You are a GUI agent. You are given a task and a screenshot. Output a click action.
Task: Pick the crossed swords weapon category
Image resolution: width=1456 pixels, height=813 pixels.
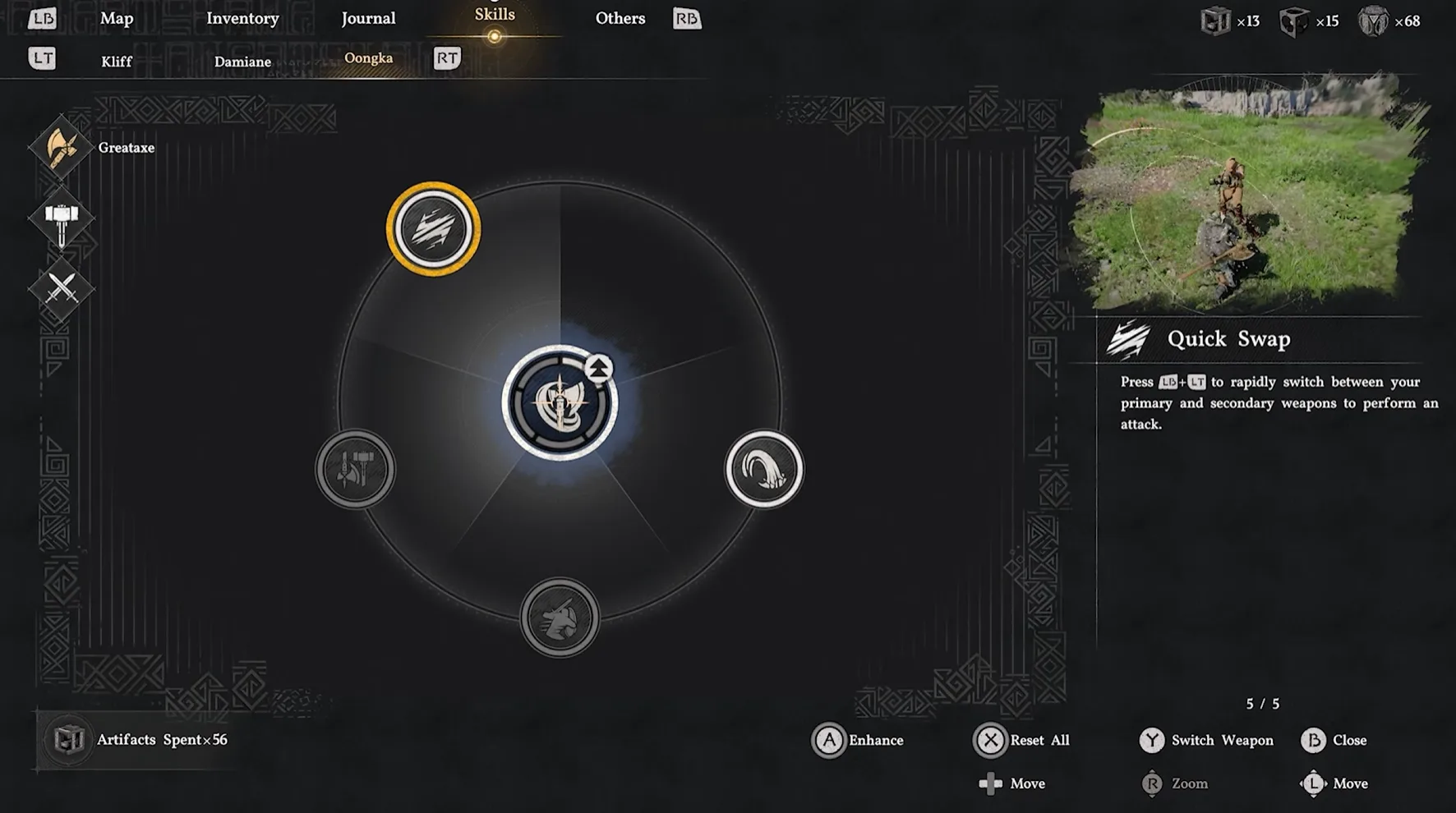[62, 288]
